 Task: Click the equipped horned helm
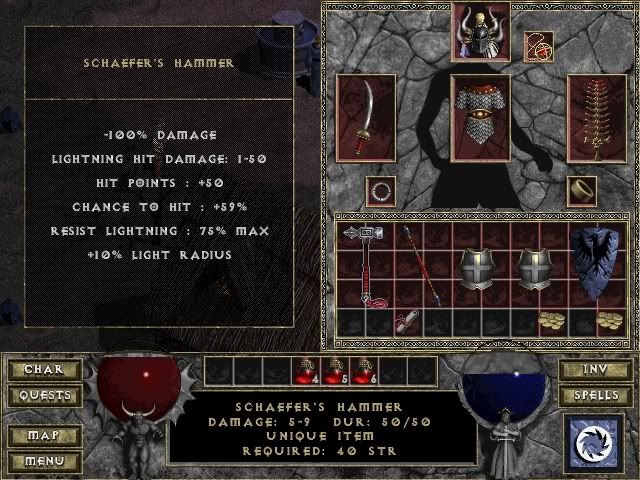pyautogui.click(x=480, y=28)
